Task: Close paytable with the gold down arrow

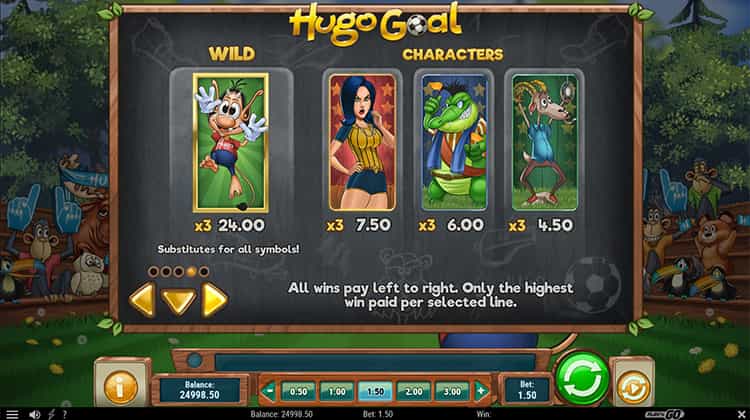Action: (178, 300)
